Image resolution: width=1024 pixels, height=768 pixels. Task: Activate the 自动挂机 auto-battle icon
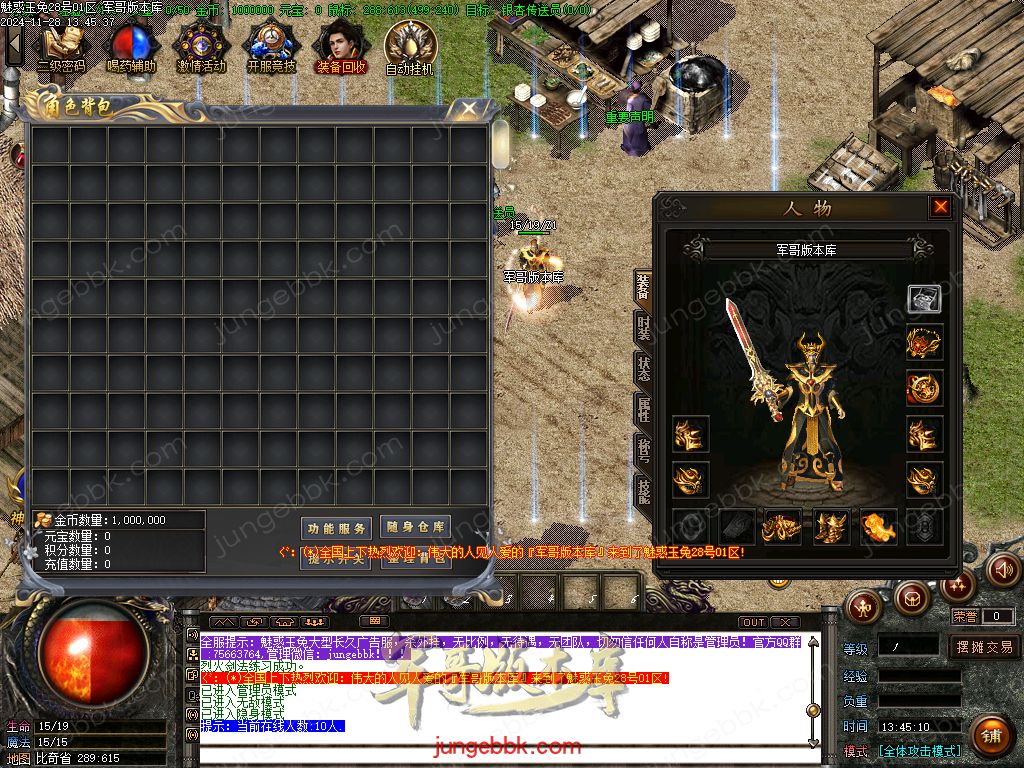tap(410, 48)
